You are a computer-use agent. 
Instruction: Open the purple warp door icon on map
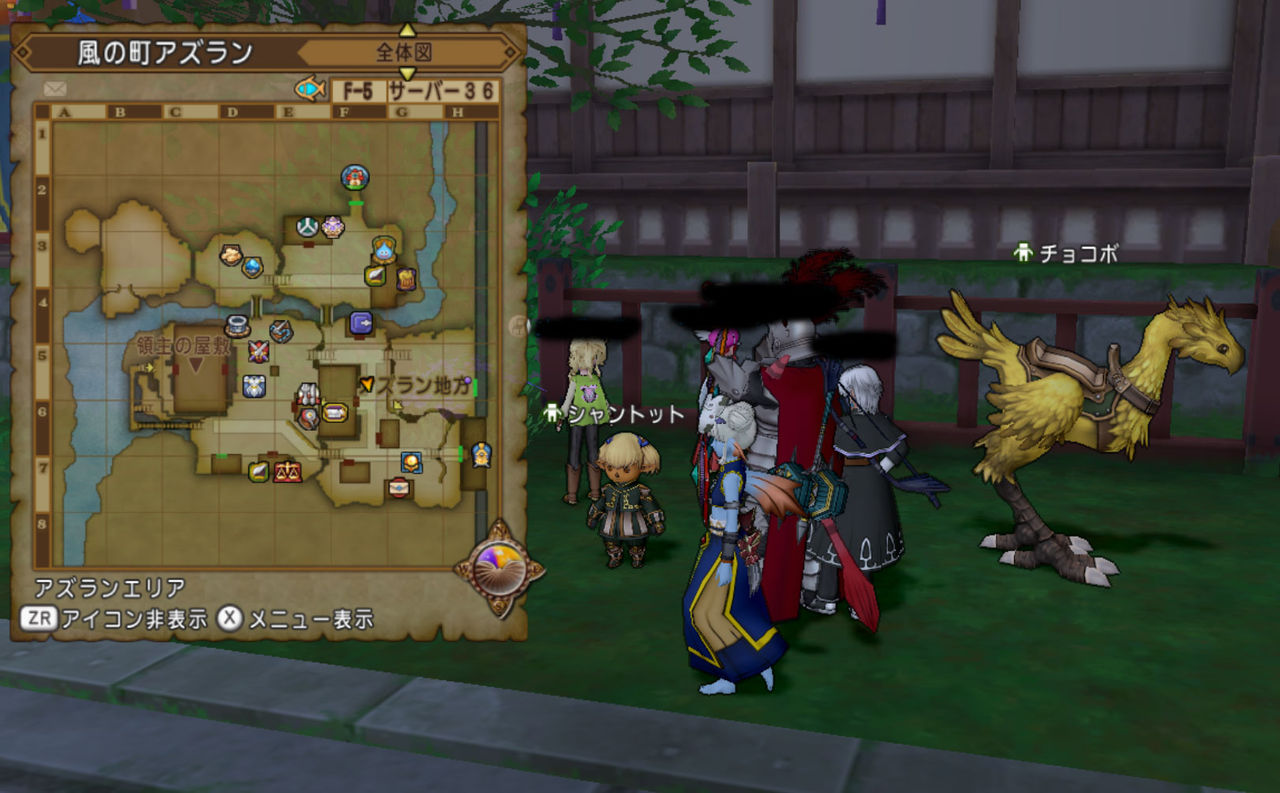tap(361, 320)
